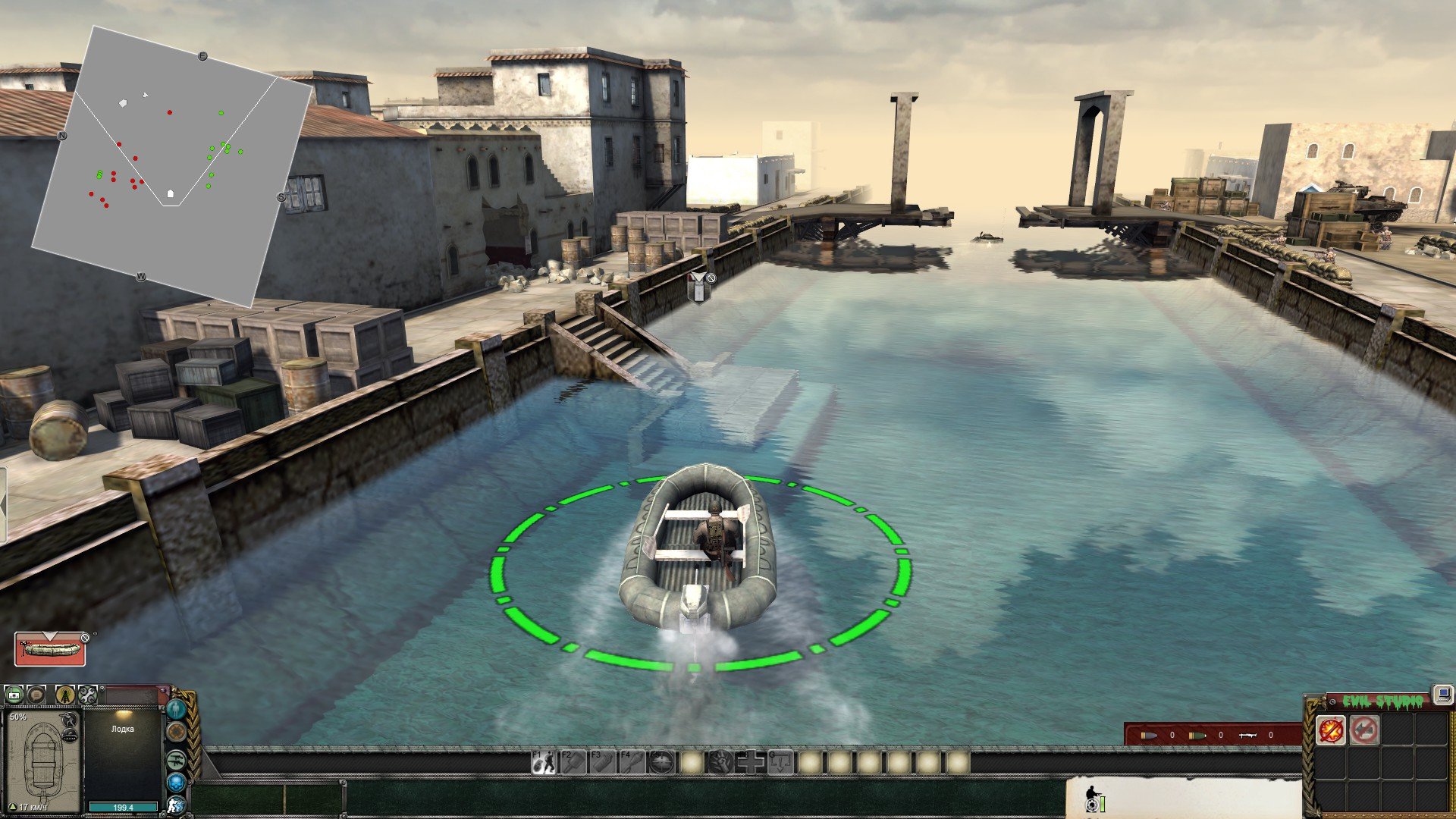Click the blue skull button
The height and width of the screenshot is (819, 1456).
coord(176,782)
